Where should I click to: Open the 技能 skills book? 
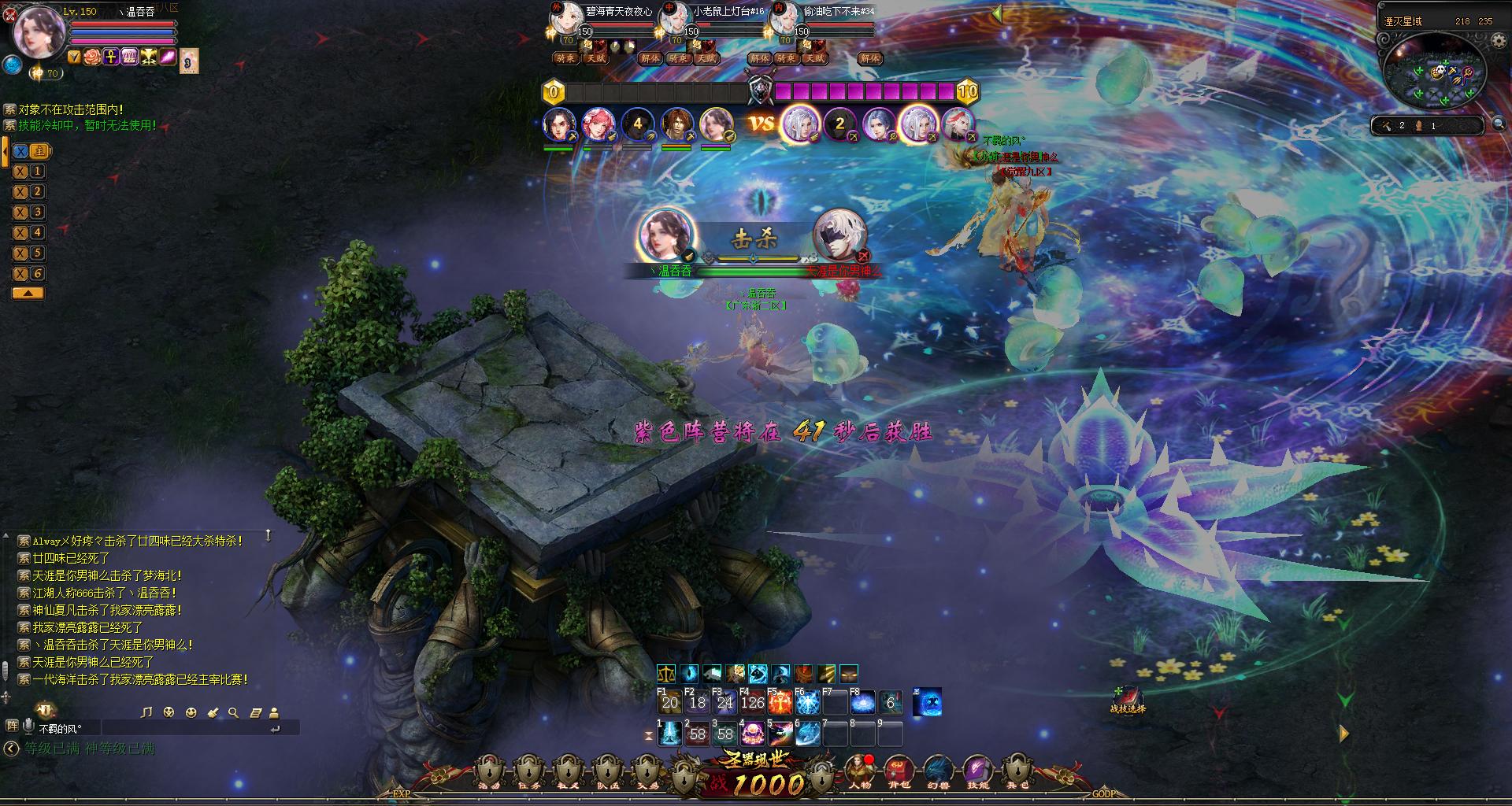(x=977, y=771)
